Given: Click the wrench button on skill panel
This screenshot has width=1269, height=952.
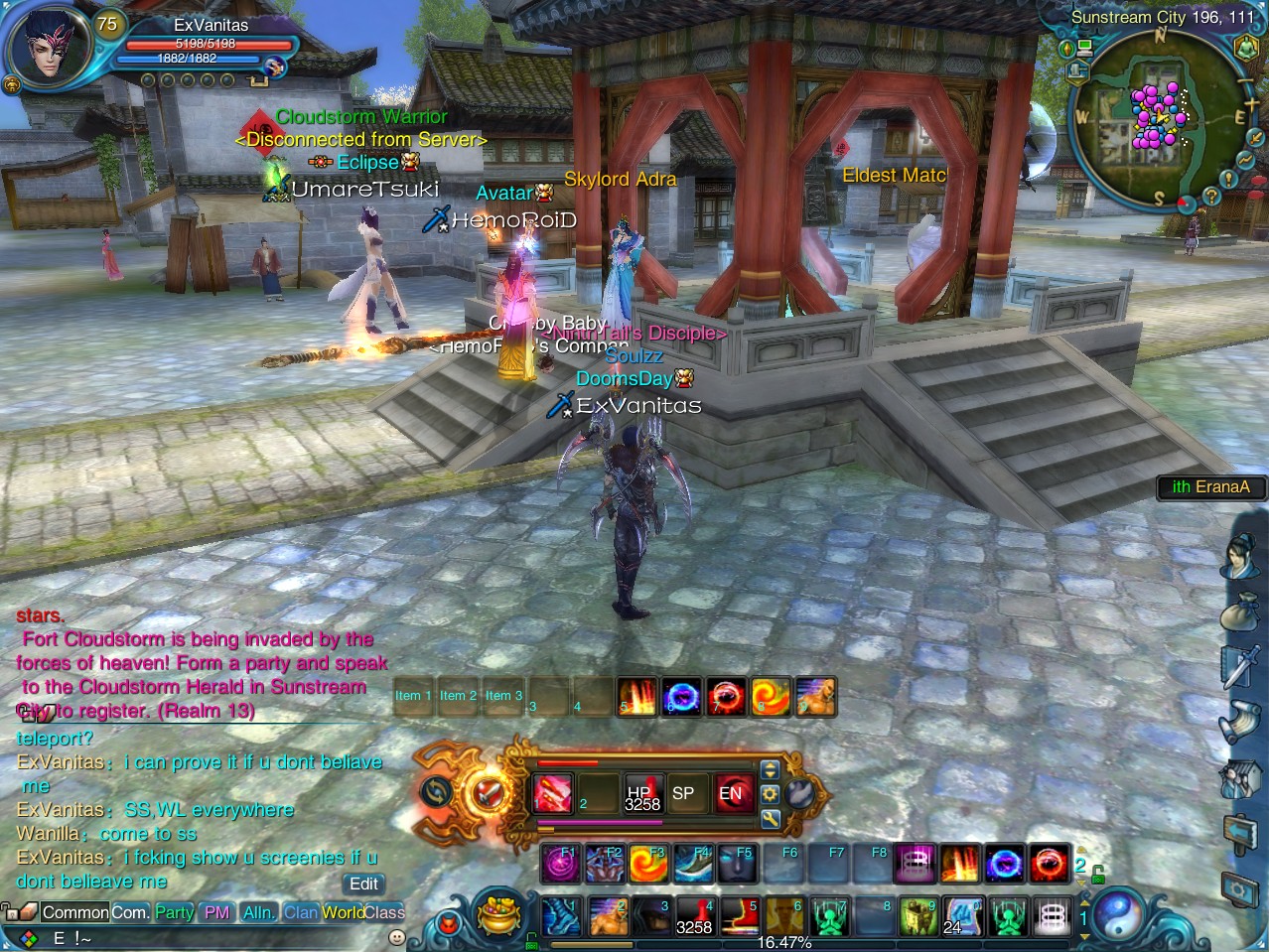Looking at the screenshot, I should tap(770, 819).
